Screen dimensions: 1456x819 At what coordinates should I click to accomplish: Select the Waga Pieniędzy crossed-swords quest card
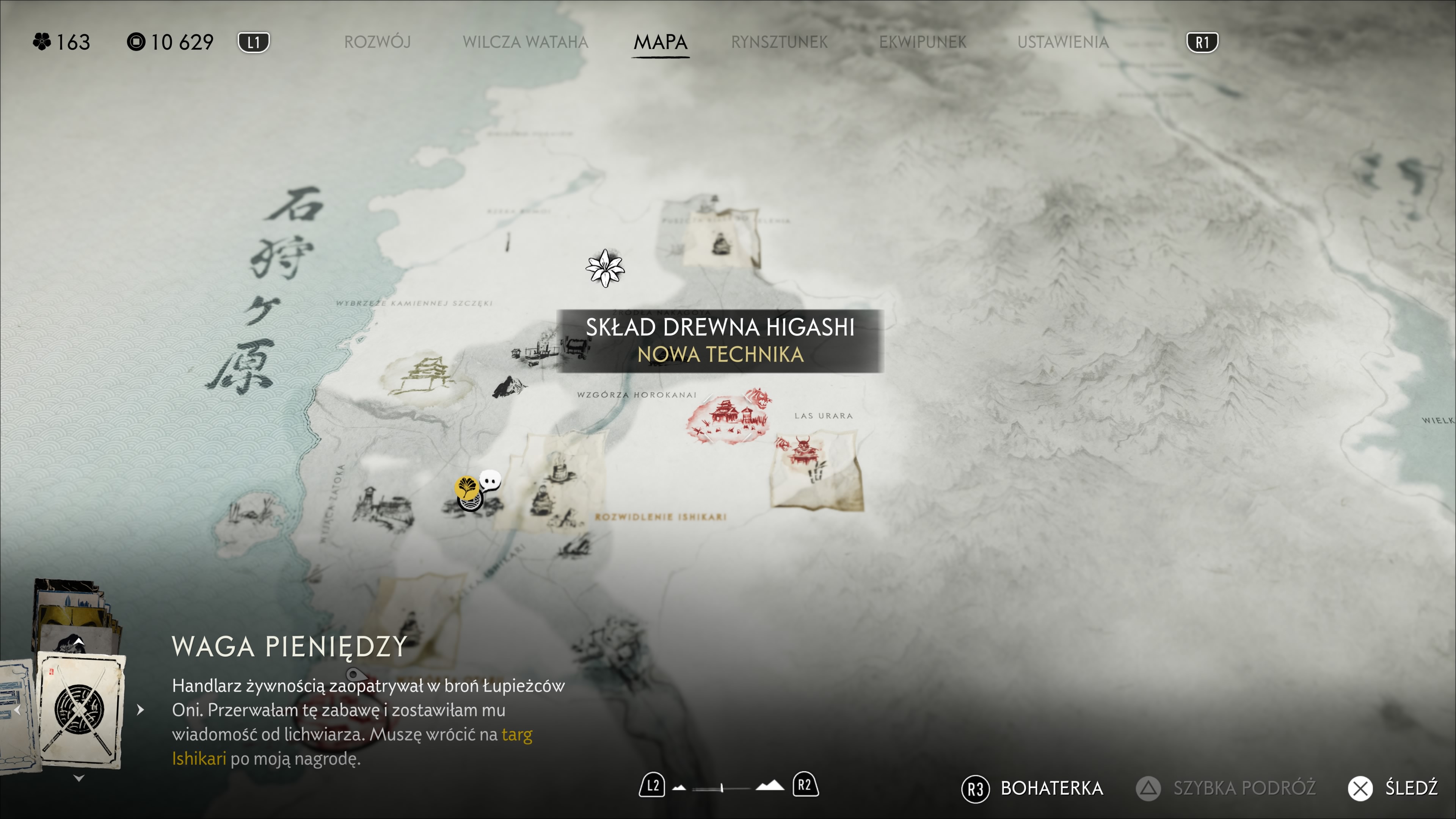point(80,710)
